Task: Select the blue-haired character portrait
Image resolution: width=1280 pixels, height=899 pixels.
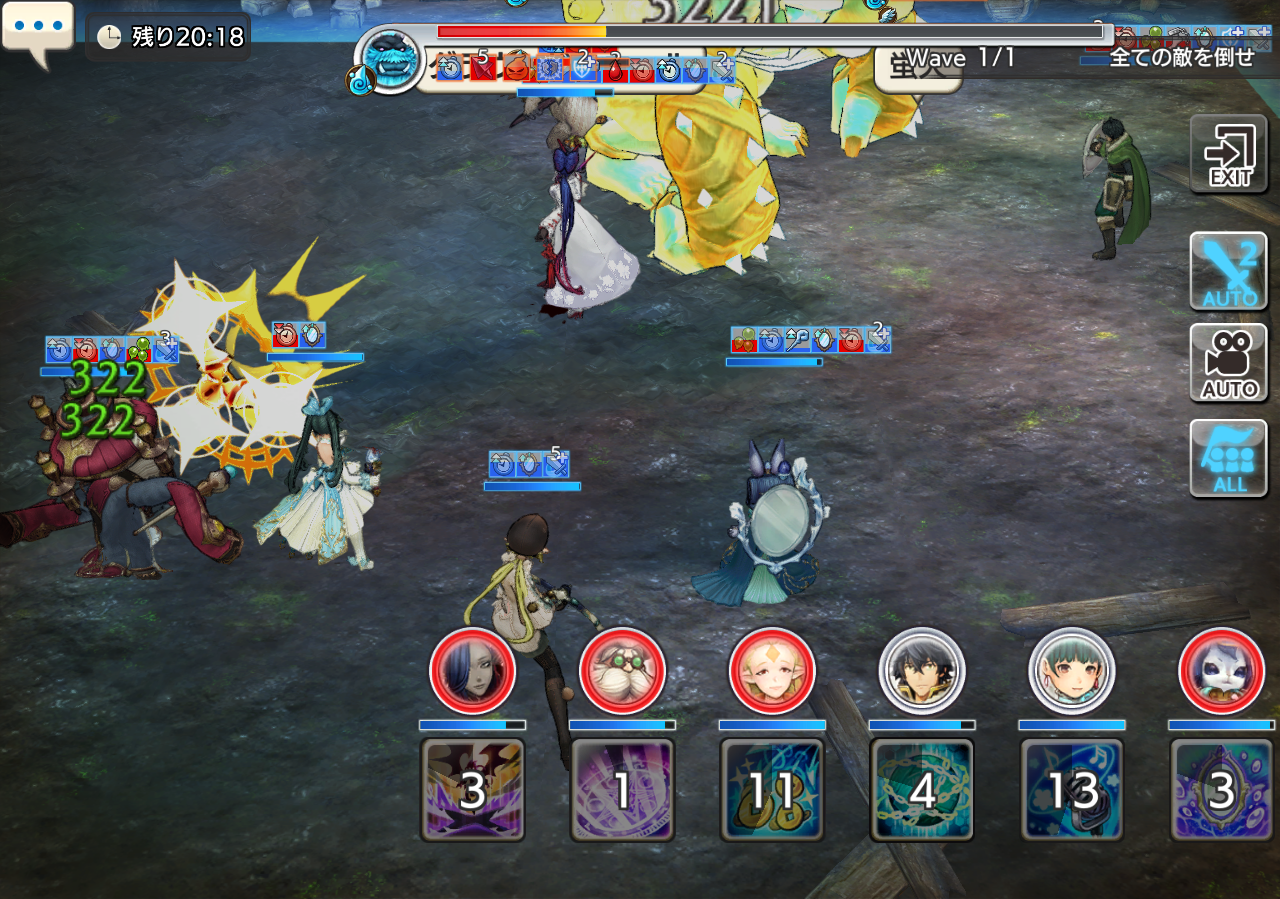Action: pyautogui.click(x=472, y=671)
